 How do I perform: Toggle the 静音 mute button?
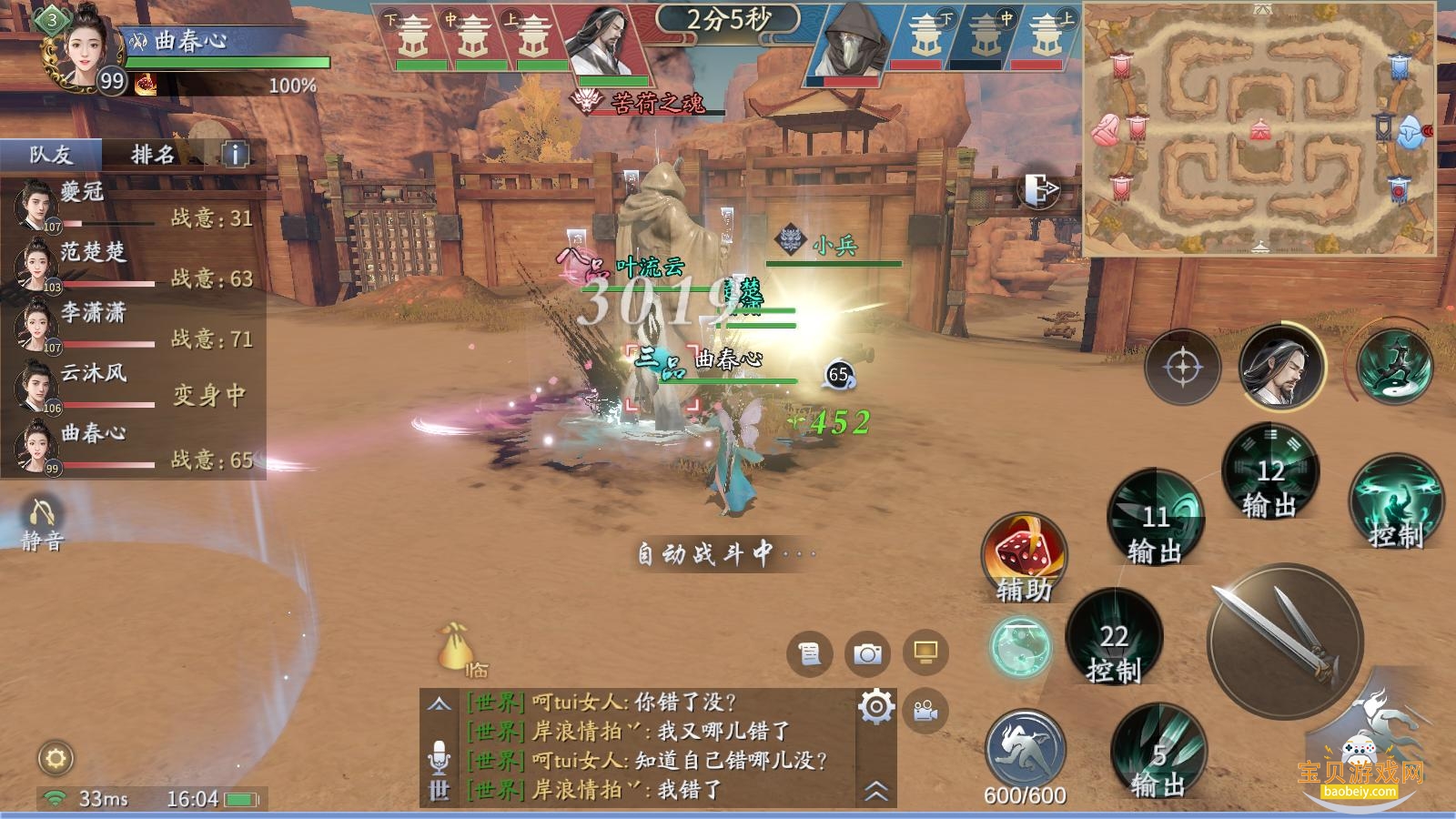point(42,523)
